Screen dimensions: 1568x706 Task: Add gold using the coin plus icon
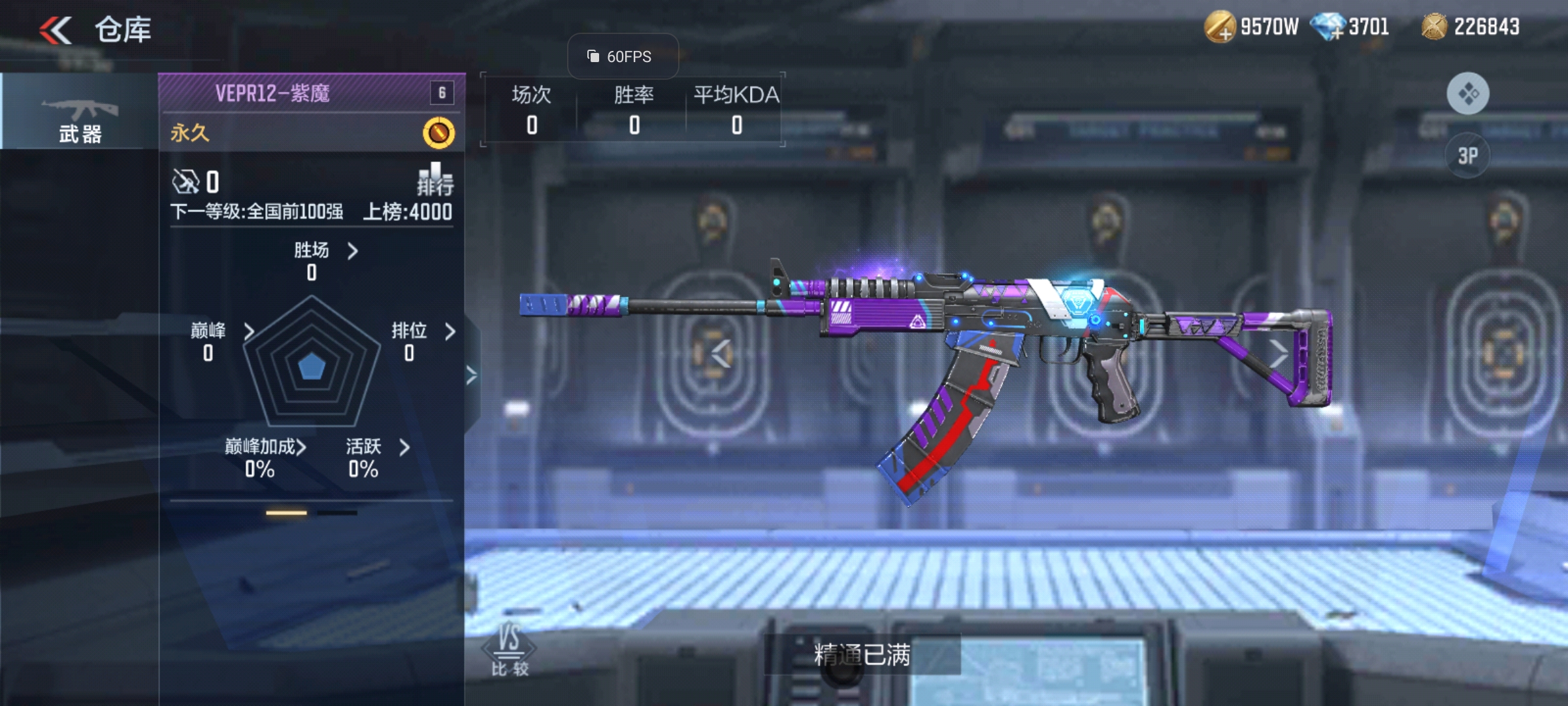(1220, 27)
